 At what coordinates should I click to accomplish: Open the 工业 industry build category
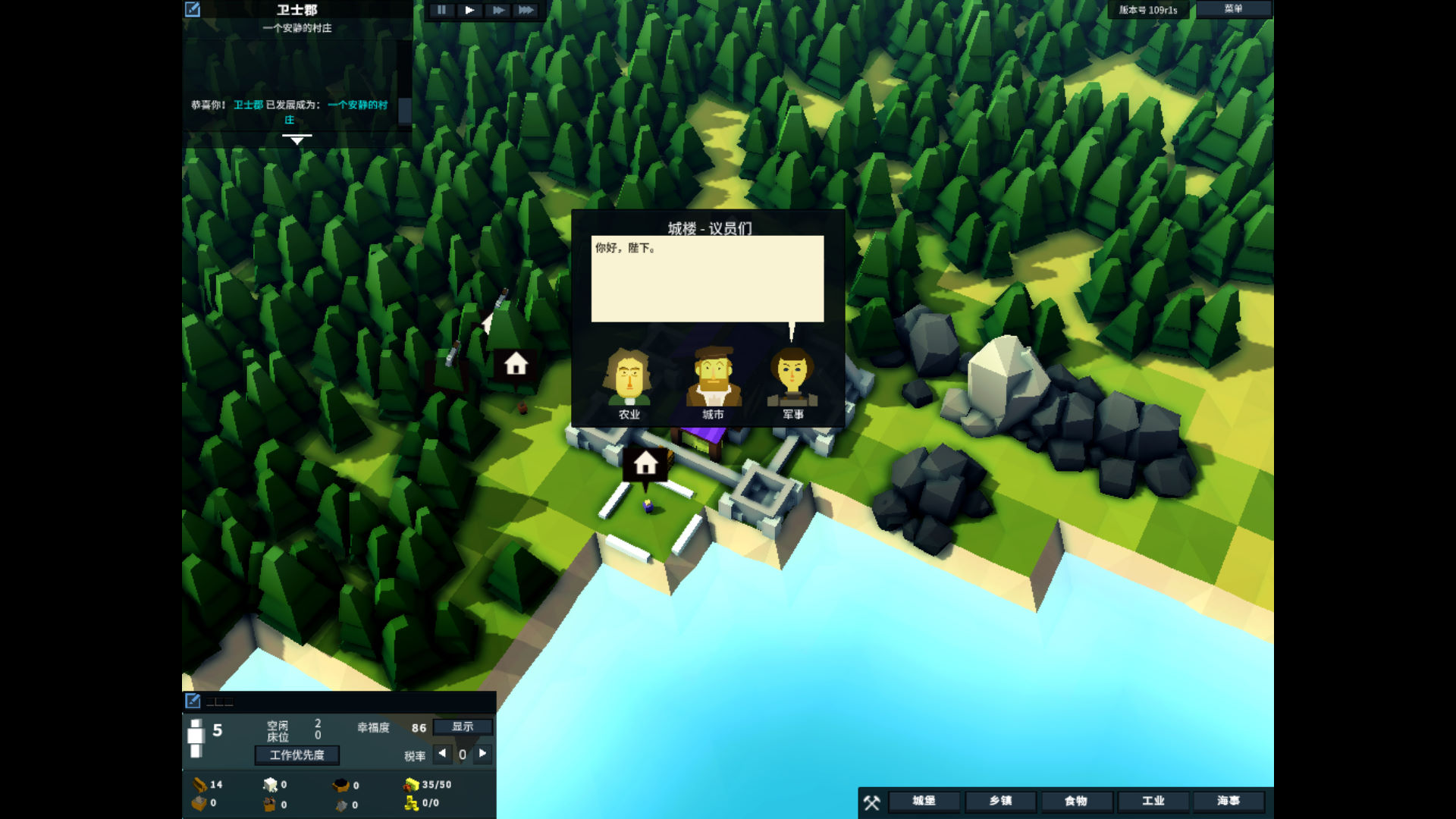click(x=1153, y=801)
